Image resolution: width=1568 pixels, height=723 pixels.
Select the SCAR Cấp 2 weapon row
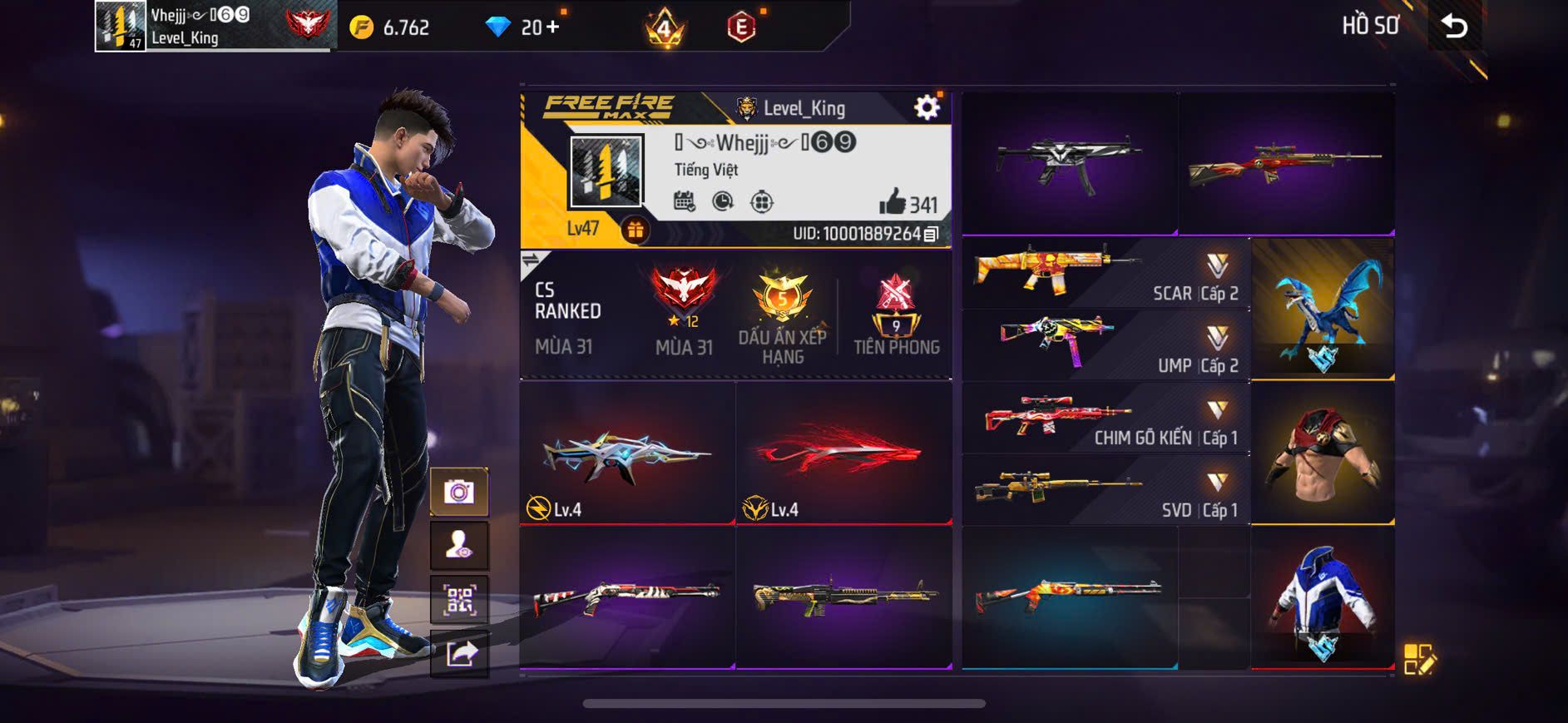1106,274
